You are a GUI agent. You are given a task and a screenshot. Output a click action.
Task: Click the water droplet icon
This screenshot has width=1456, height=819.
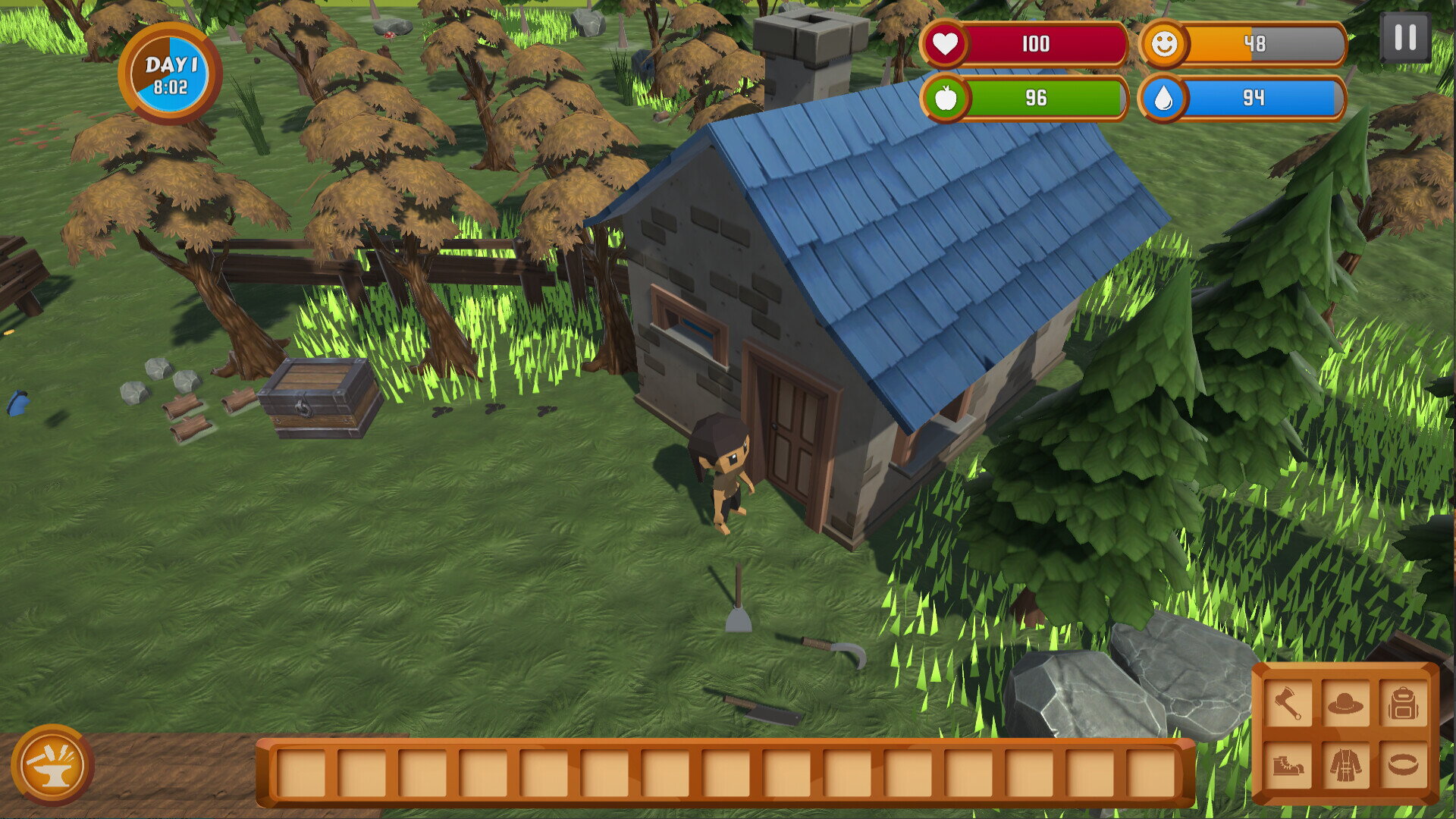[x=1166, y=99]
